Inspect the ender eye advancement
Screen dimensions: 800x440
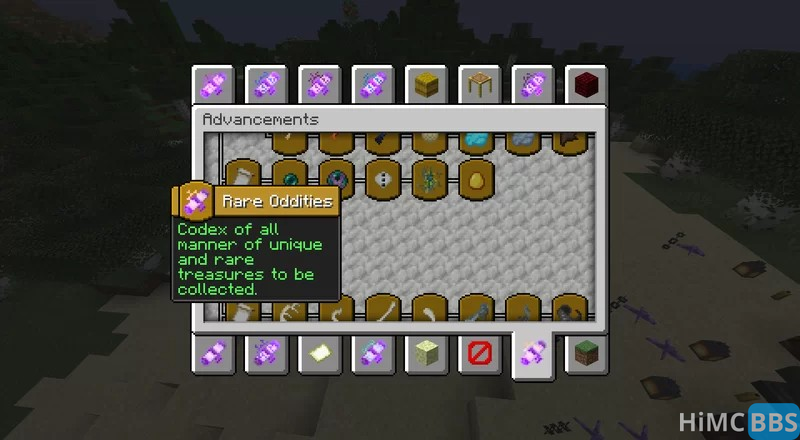point(335,178)
